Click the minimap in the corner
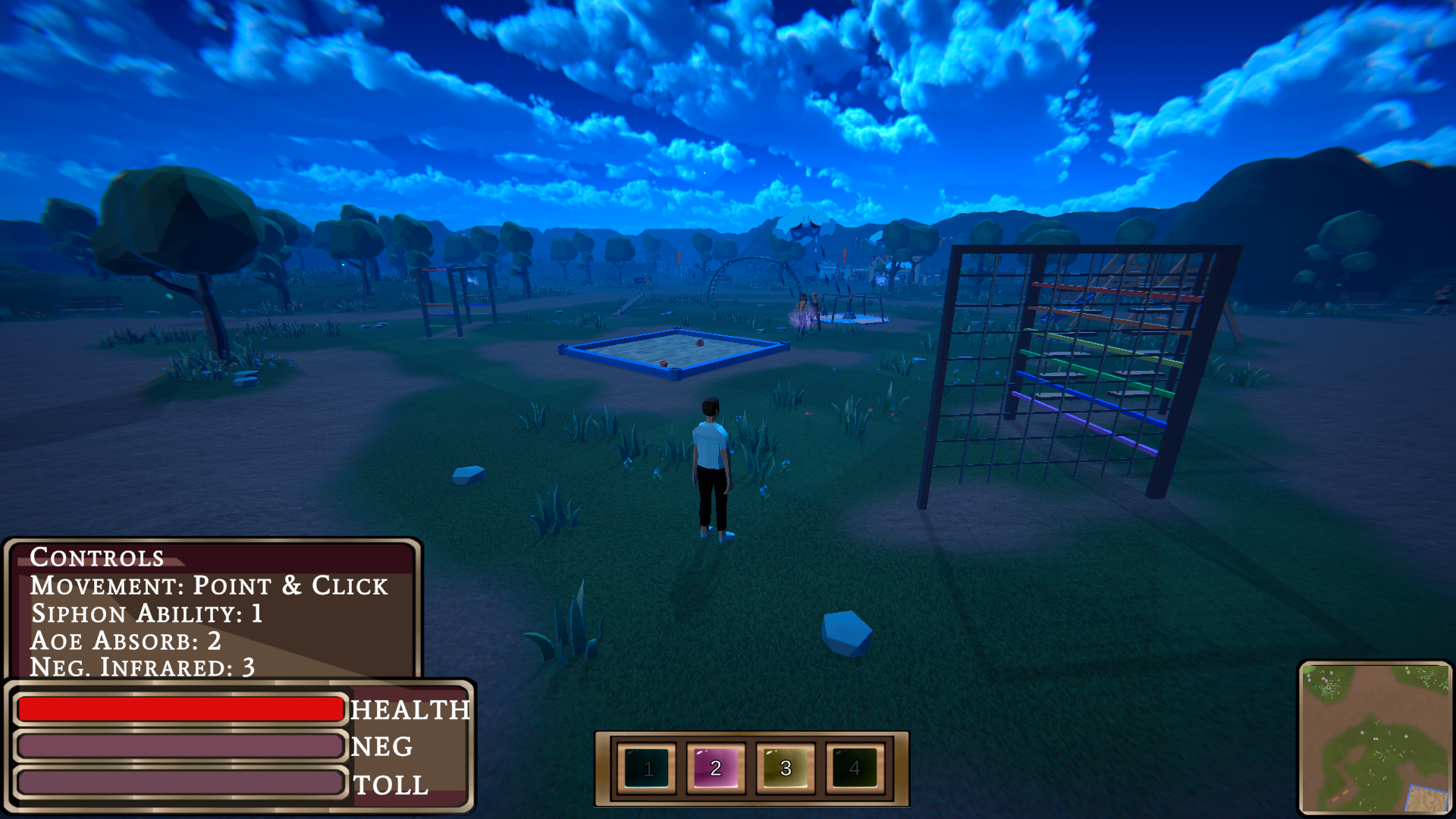 click(1375, 738)
